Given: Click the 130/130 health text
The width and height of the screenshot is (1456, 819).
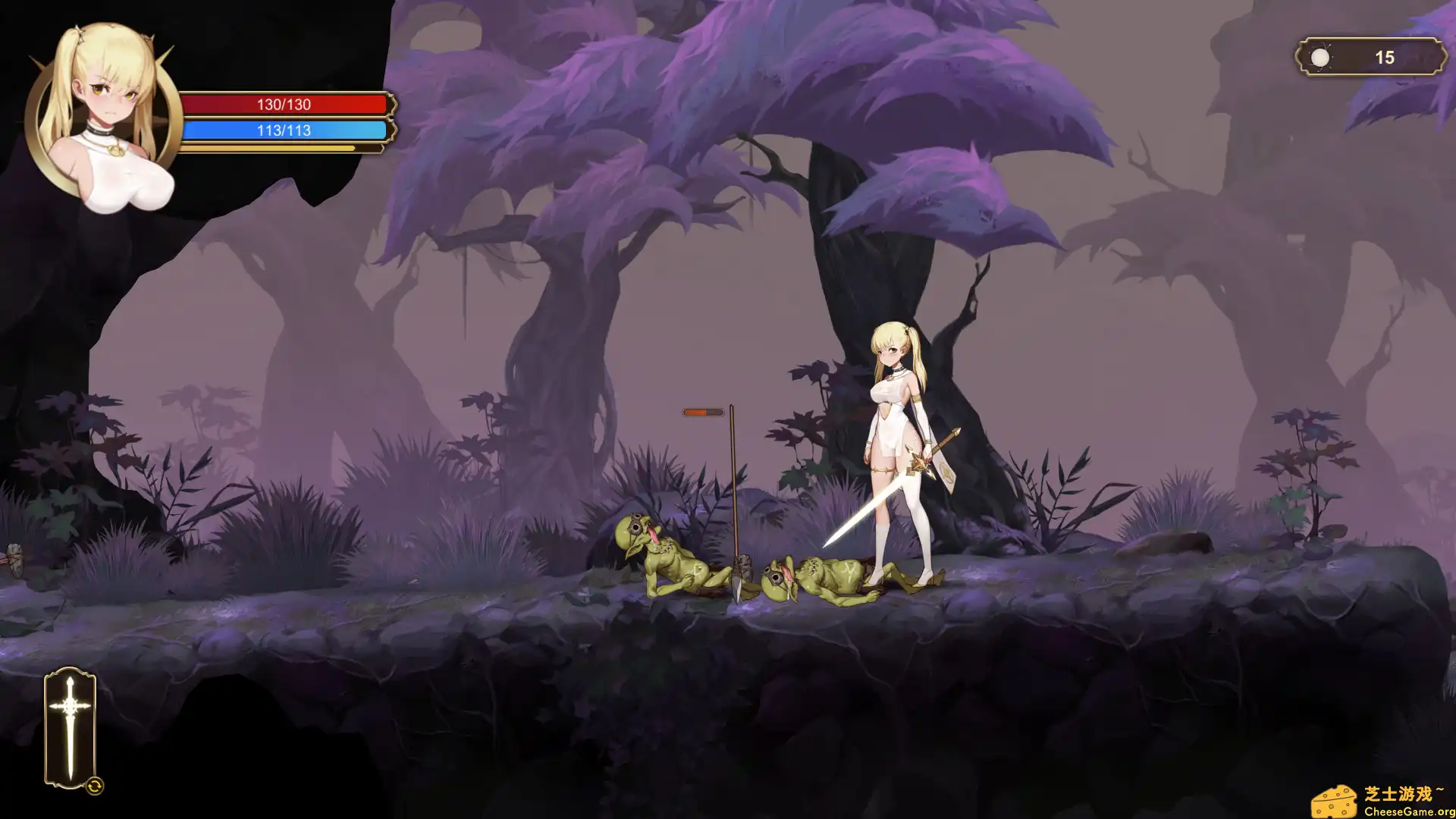Looking at the screenshot, I should coord(284,105).
